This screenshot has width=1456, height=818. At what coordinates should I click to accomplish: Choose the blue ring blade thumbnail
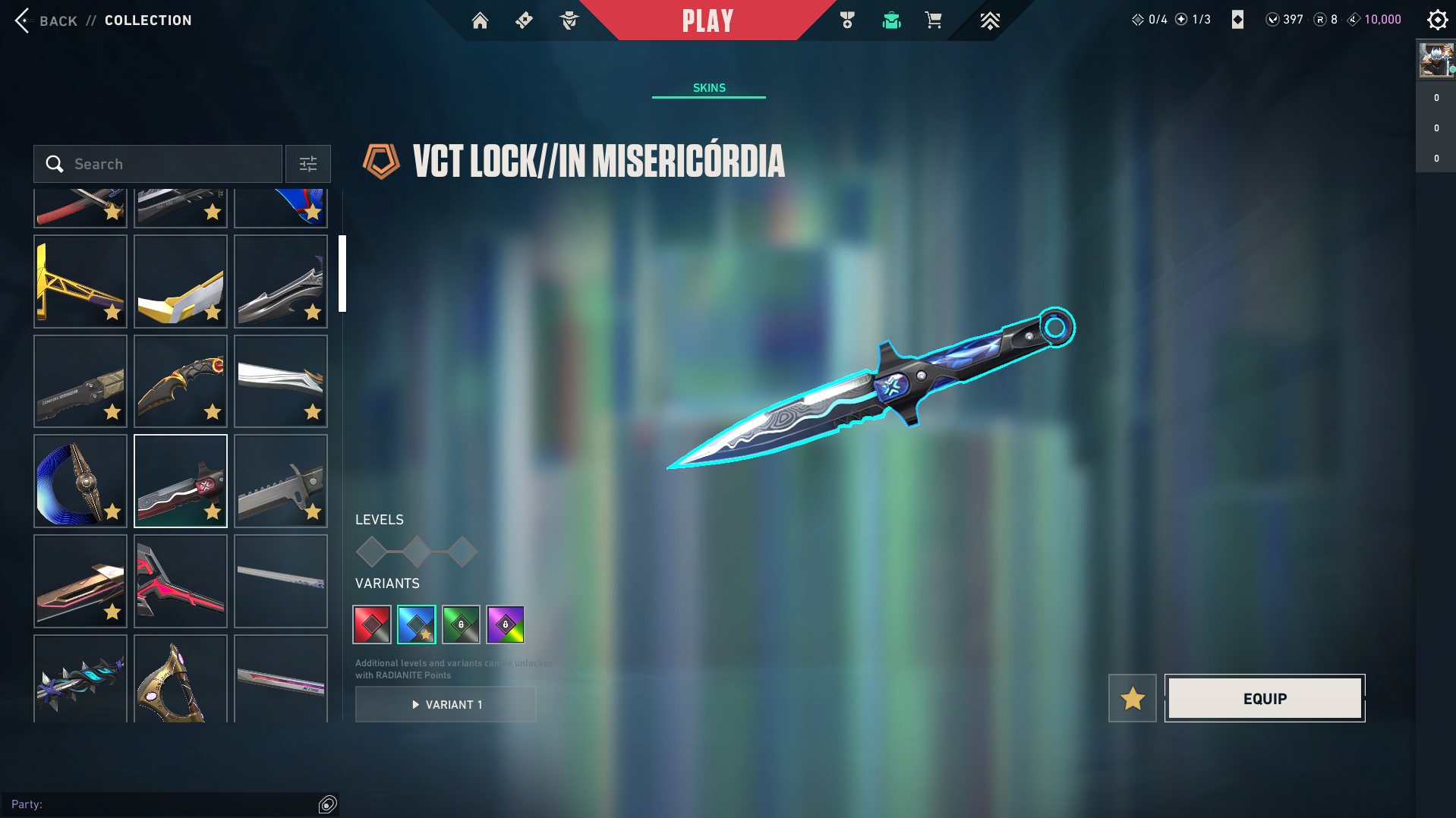(80, 481)
